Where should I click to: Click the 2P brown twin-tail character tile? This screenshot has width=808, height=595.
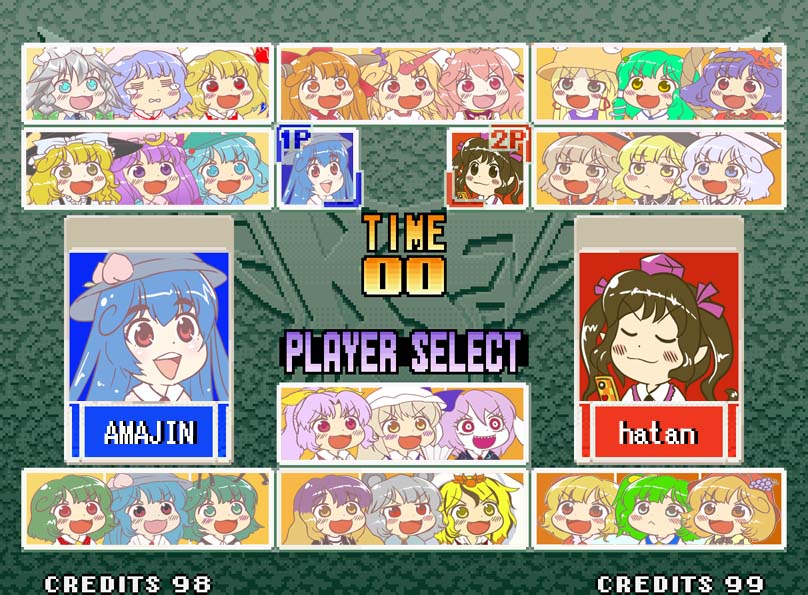click(487, 168)
